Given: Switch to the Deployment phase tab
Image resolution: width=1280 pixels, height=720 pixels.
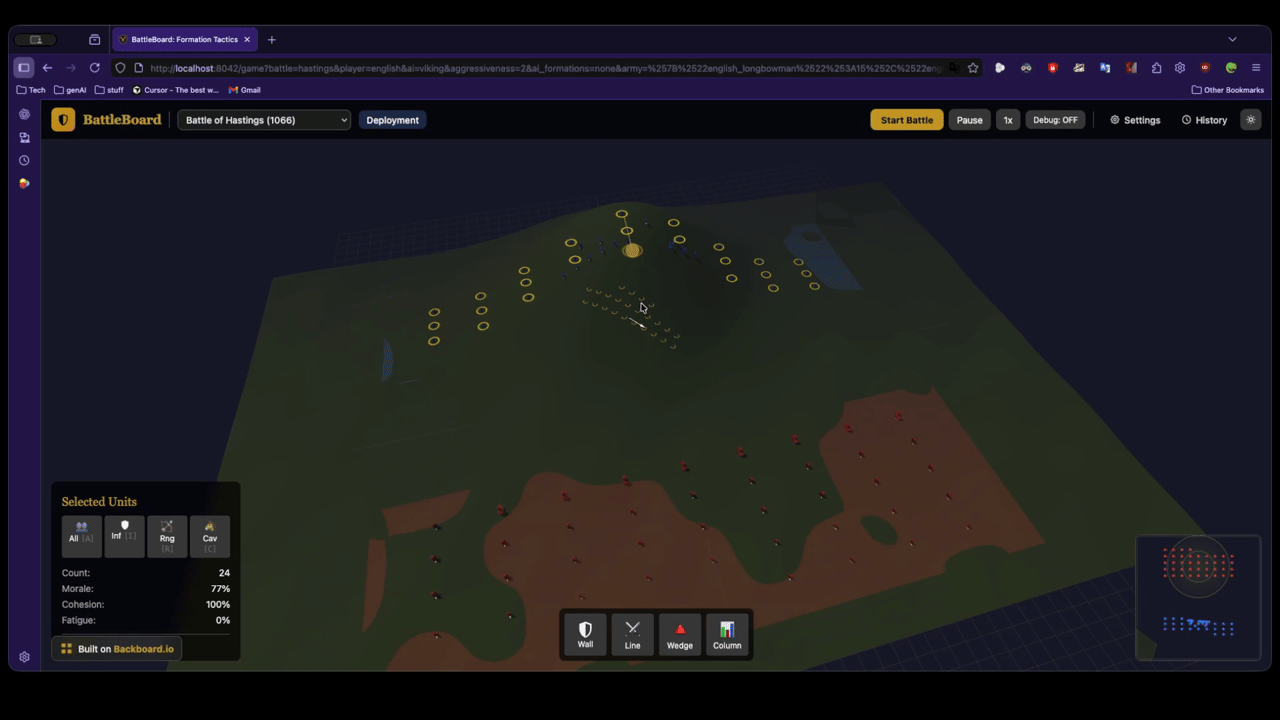Looking at the screenshot, I should pyautogui.click(x=392, y=119).
